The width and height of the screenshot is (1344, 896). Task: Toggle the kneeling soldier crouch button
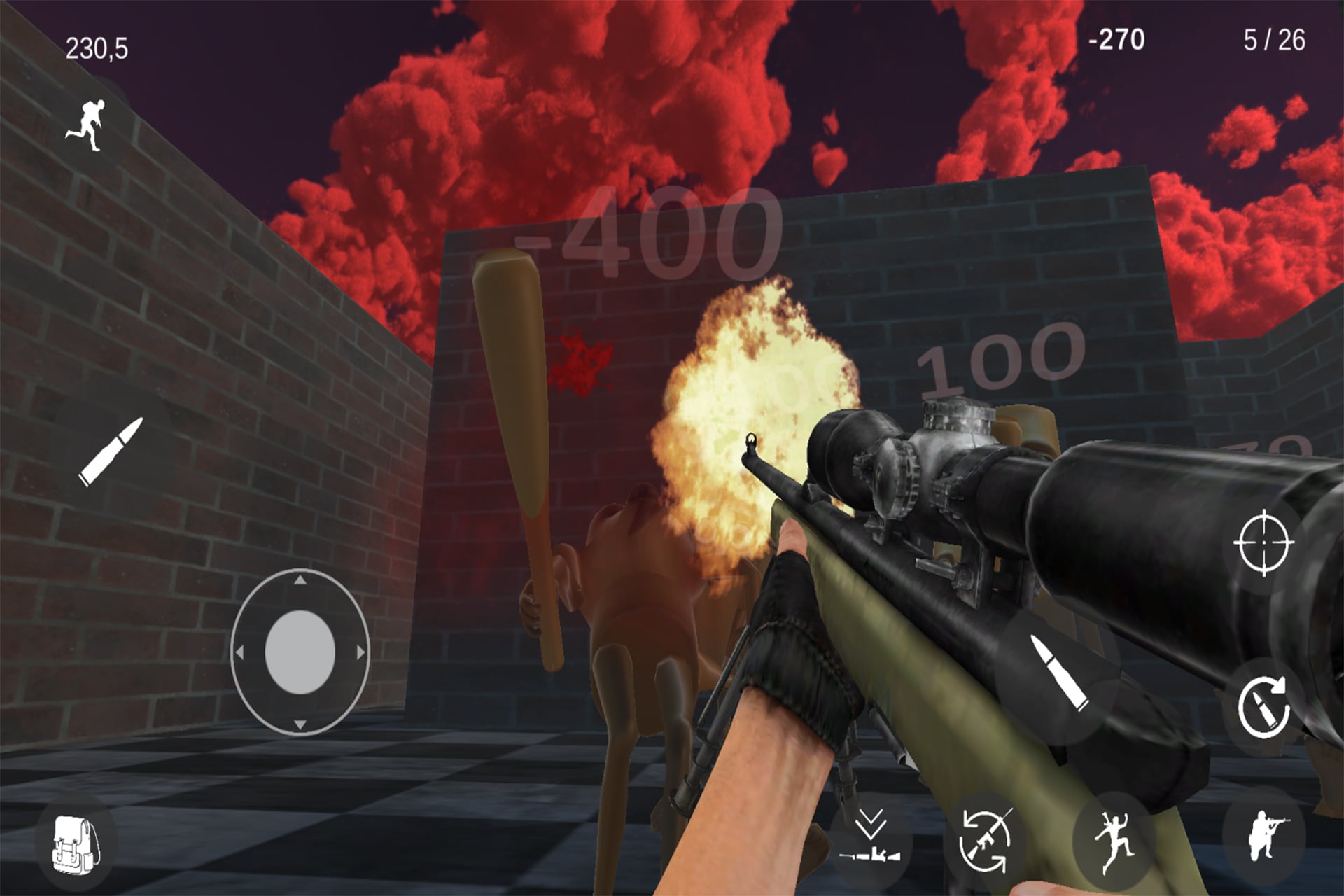click(1263, 836)
